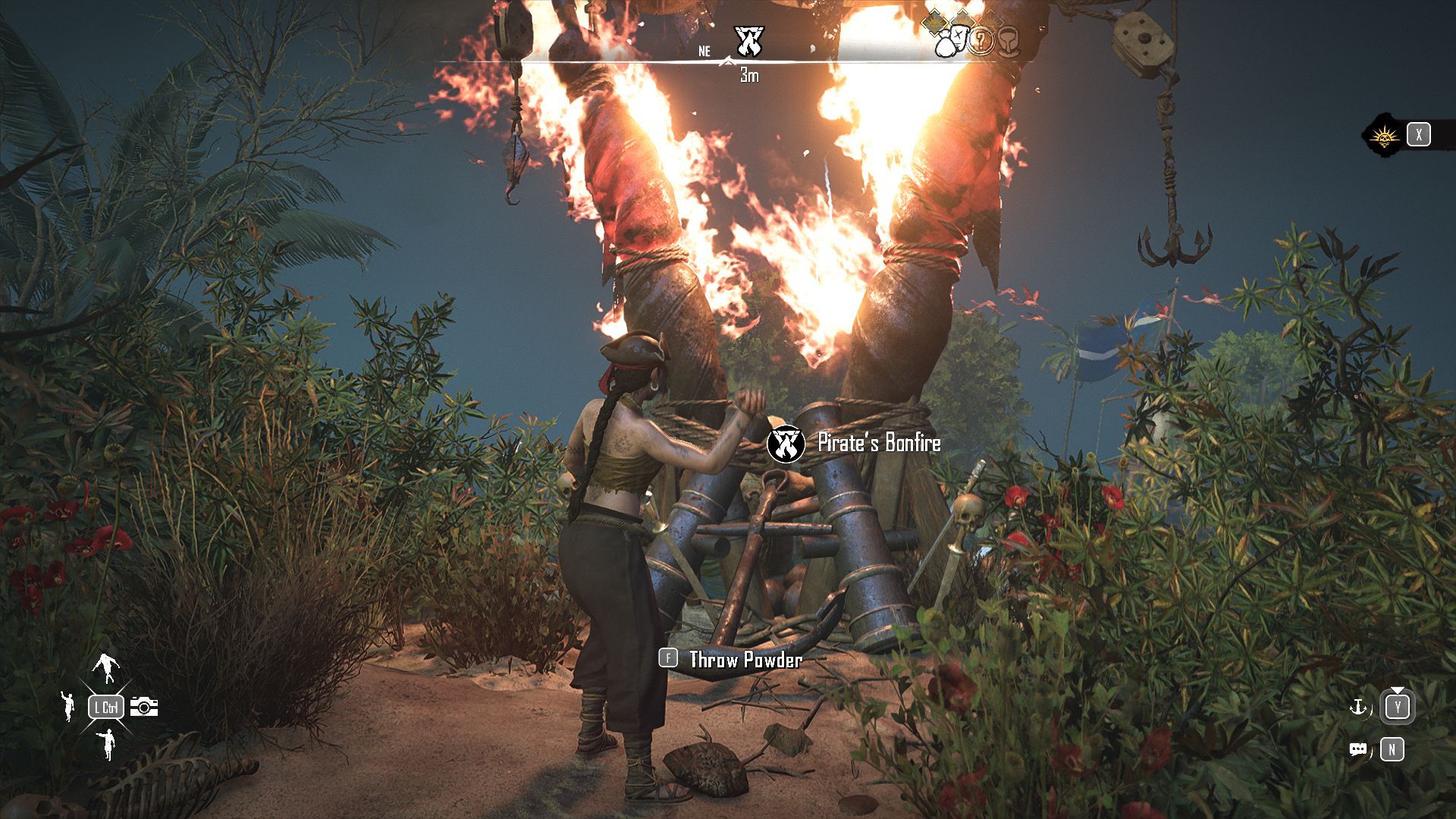Open photo mode with the camera icon

pos(144,707)
